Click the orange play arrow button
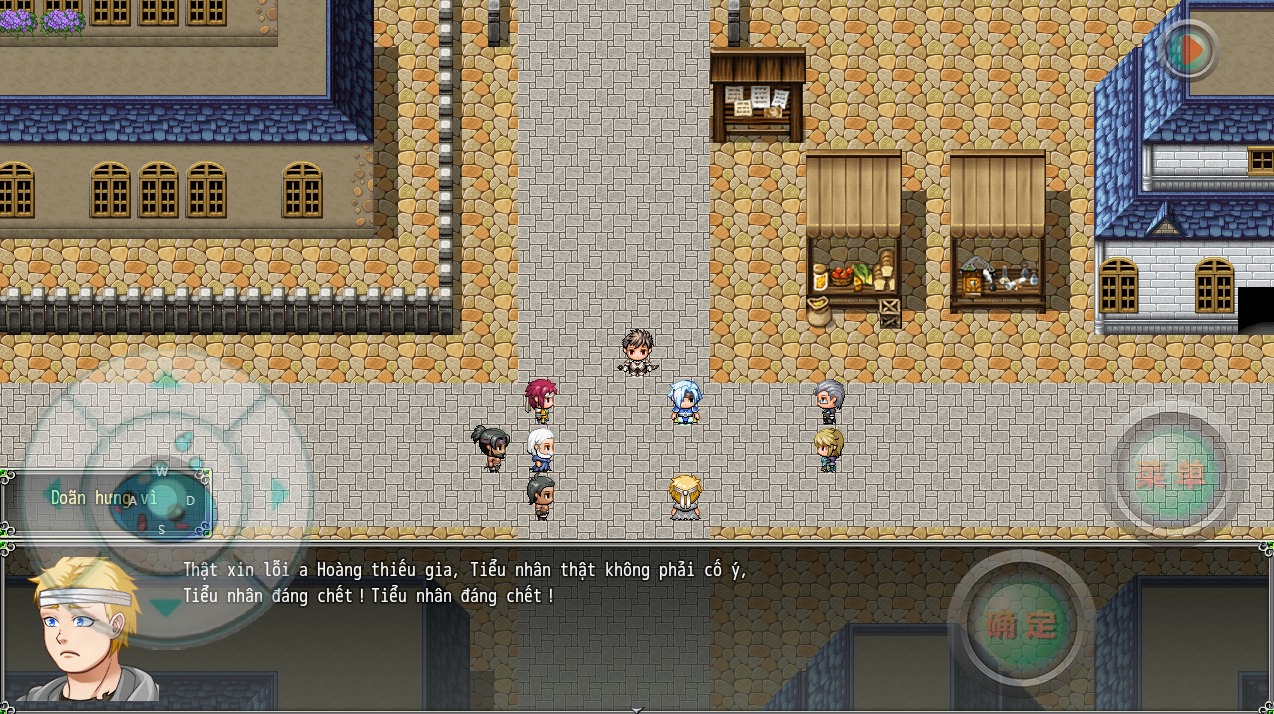The width and height of the screenshot is (1274, 714). 1189,51
